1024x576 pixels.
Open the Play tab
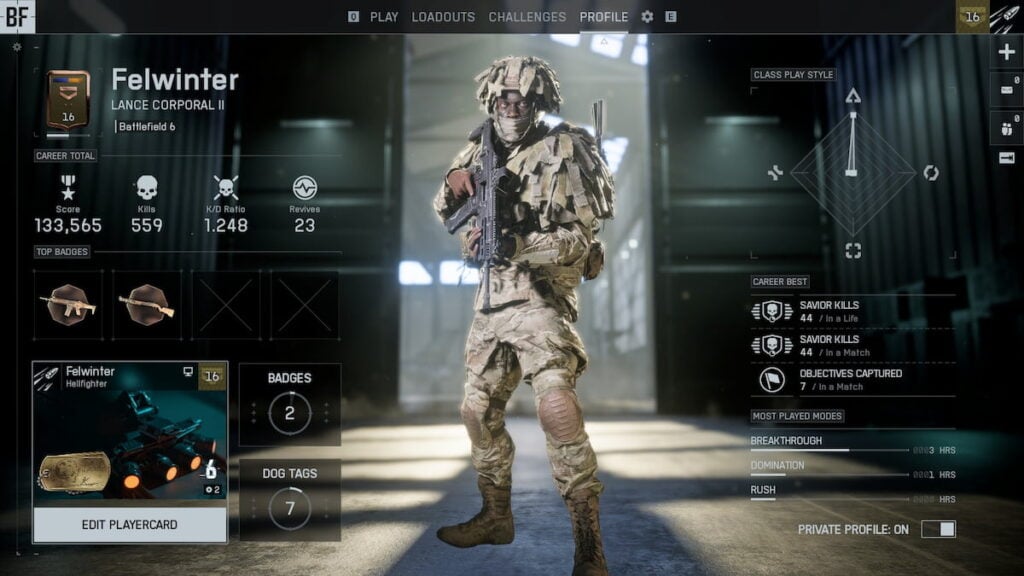384,17
